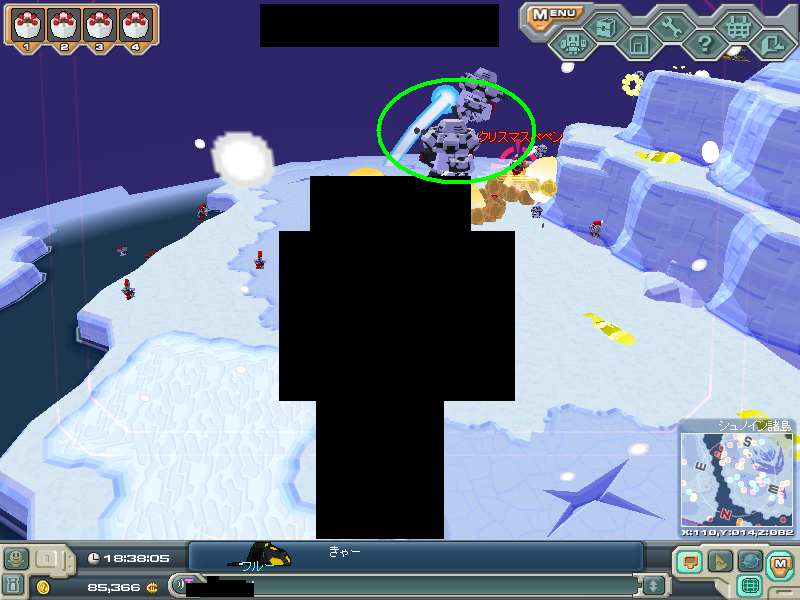Open the treasure chest inventory icon
This screenshot has width=800, height=600.
coord(605,27)
